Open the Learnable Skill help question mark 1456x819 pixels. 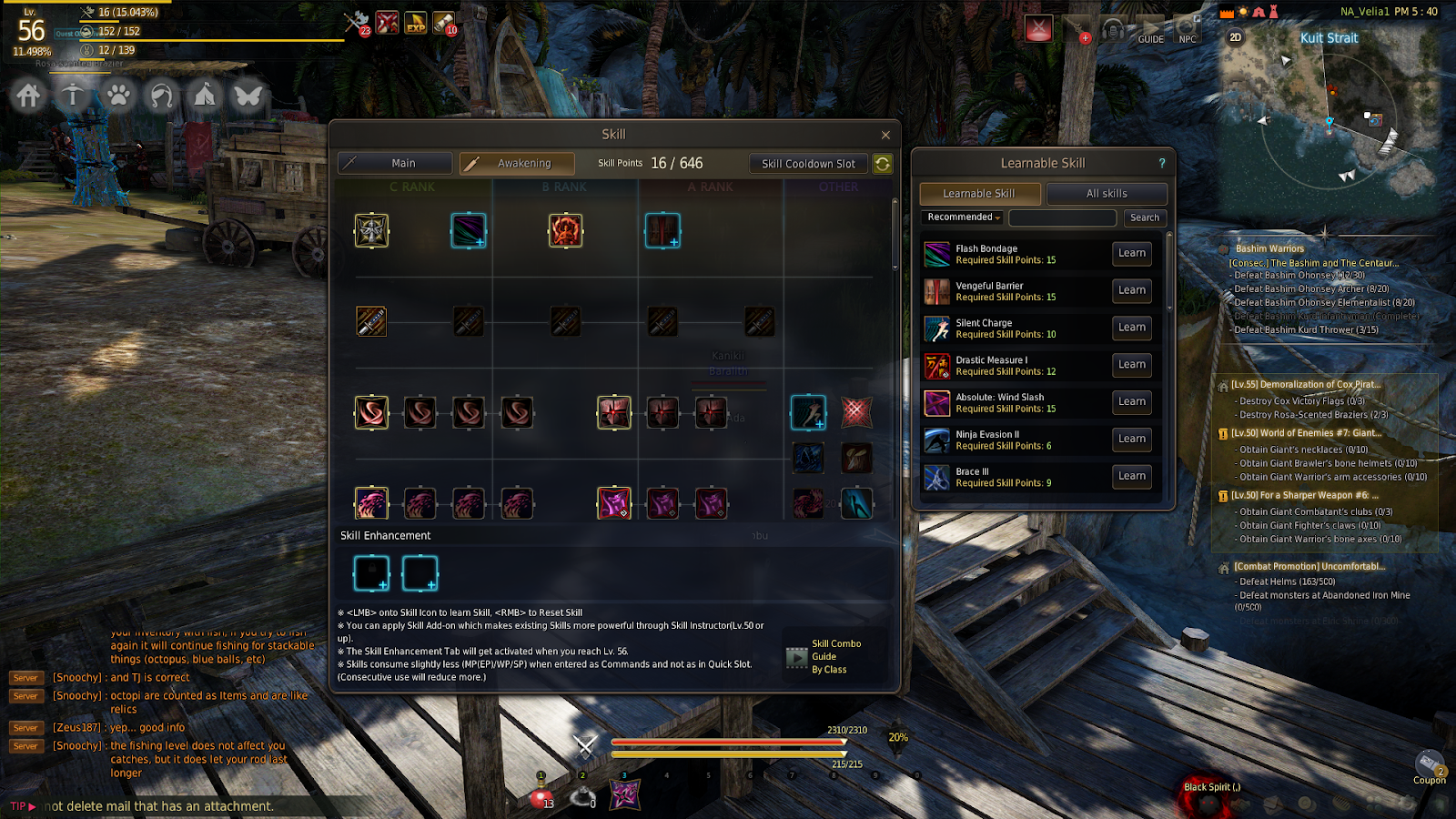click(x=1161, y=164)
